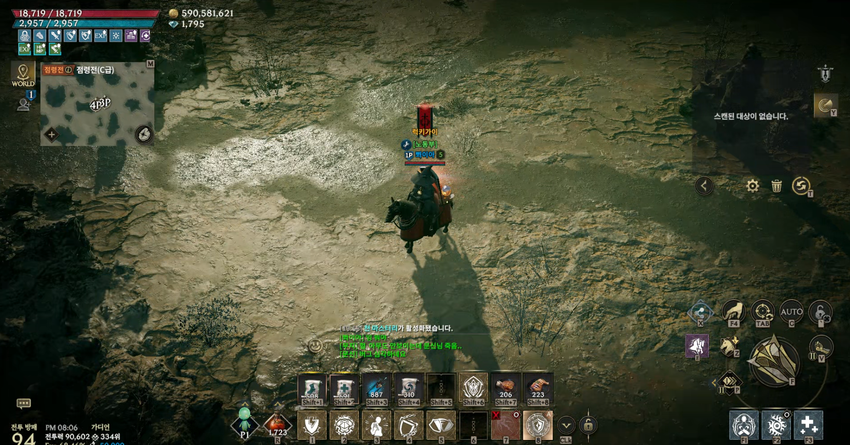Viewport: 850px width, 445px height.
Task: Use the blue item with count 887
Action: click(x=376, y=387)
